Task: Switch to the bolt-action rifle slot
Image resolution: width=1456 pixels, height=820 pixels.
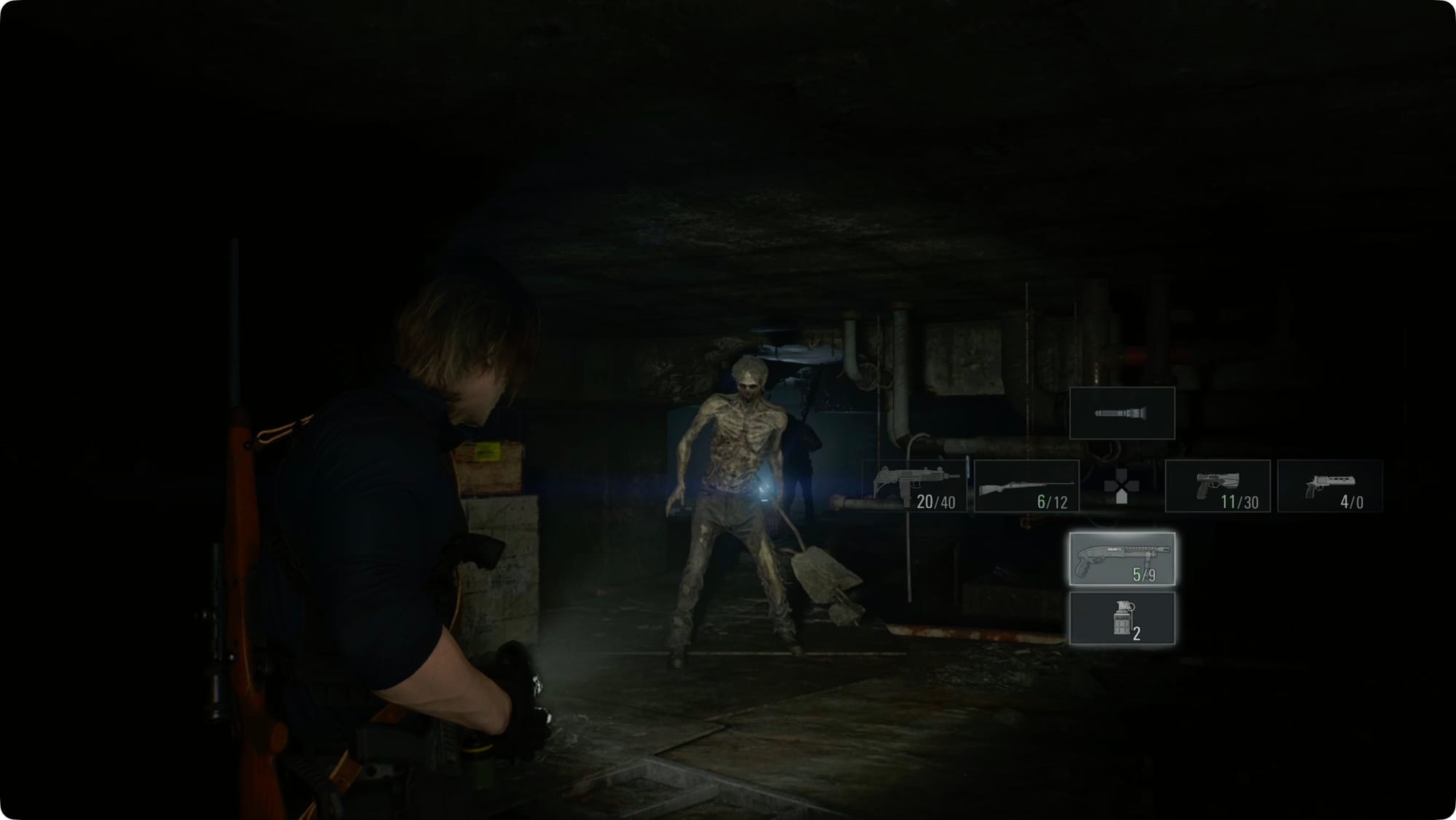Action: click(x=1026, y=486)
